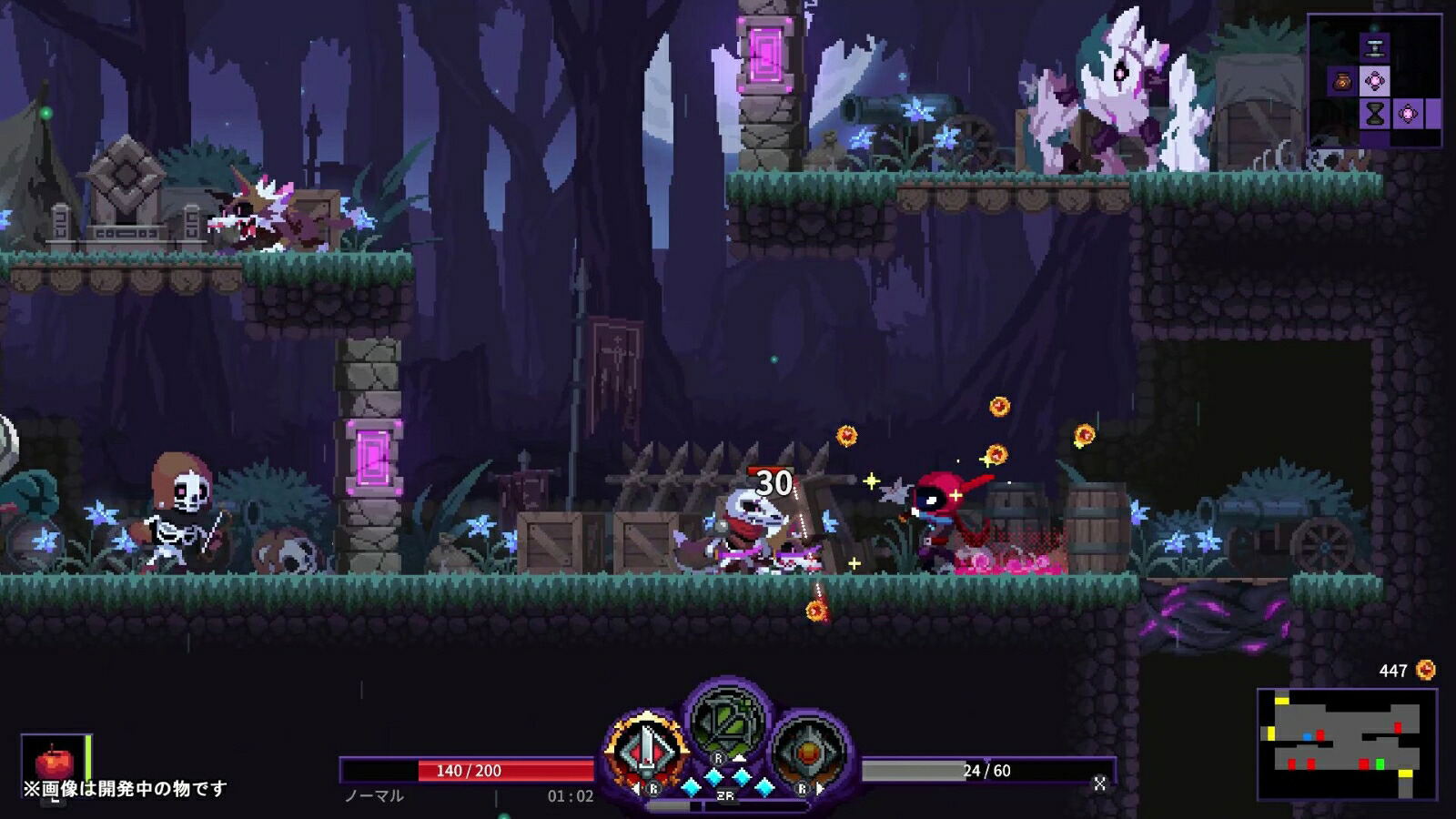Click the left arrow to cycle the primary skill
Image resolution: width=1456 pixels, height=819 pixels.
pyautogui.click(x=636, y=788)
